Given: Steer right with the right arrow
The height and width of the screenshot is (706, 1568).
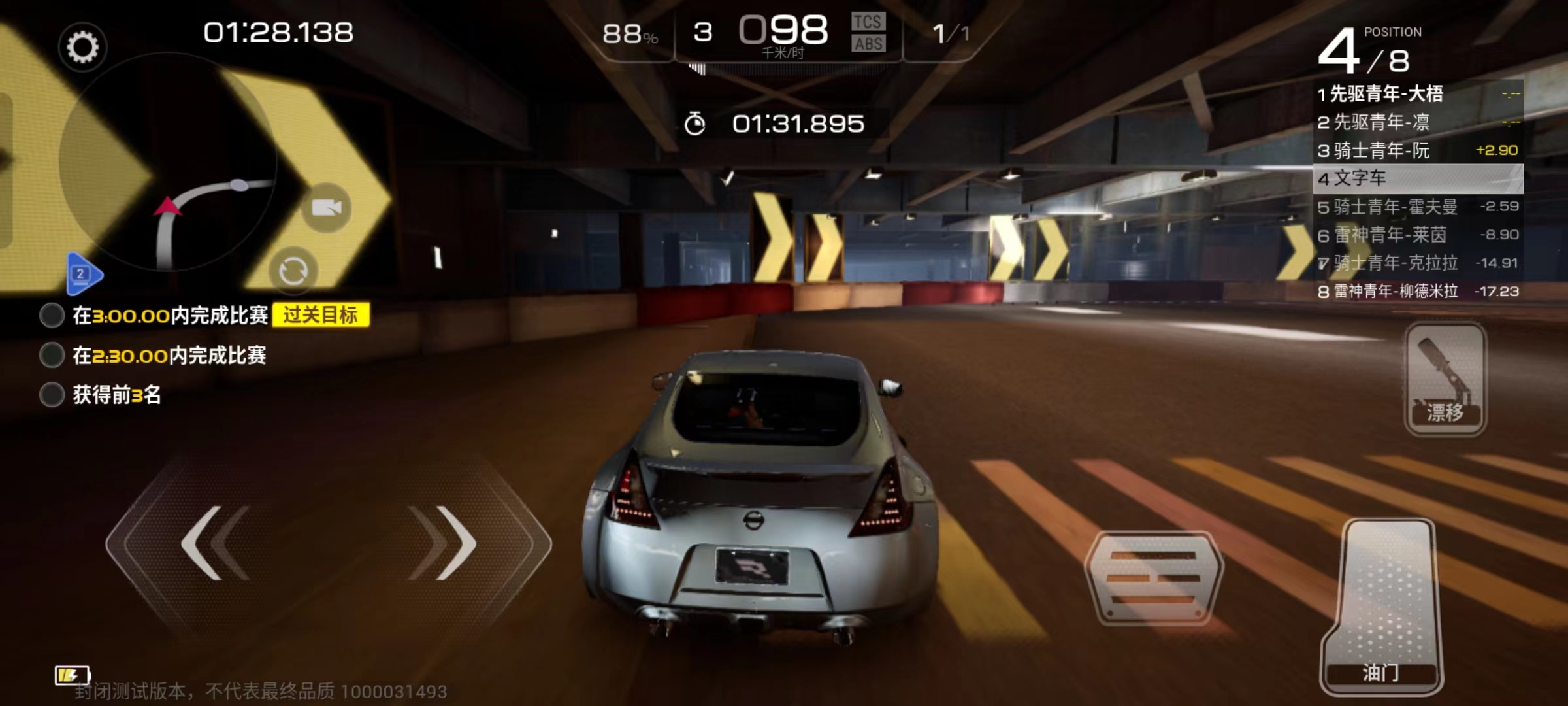Looking at the screenshot, I should [444, 543].
